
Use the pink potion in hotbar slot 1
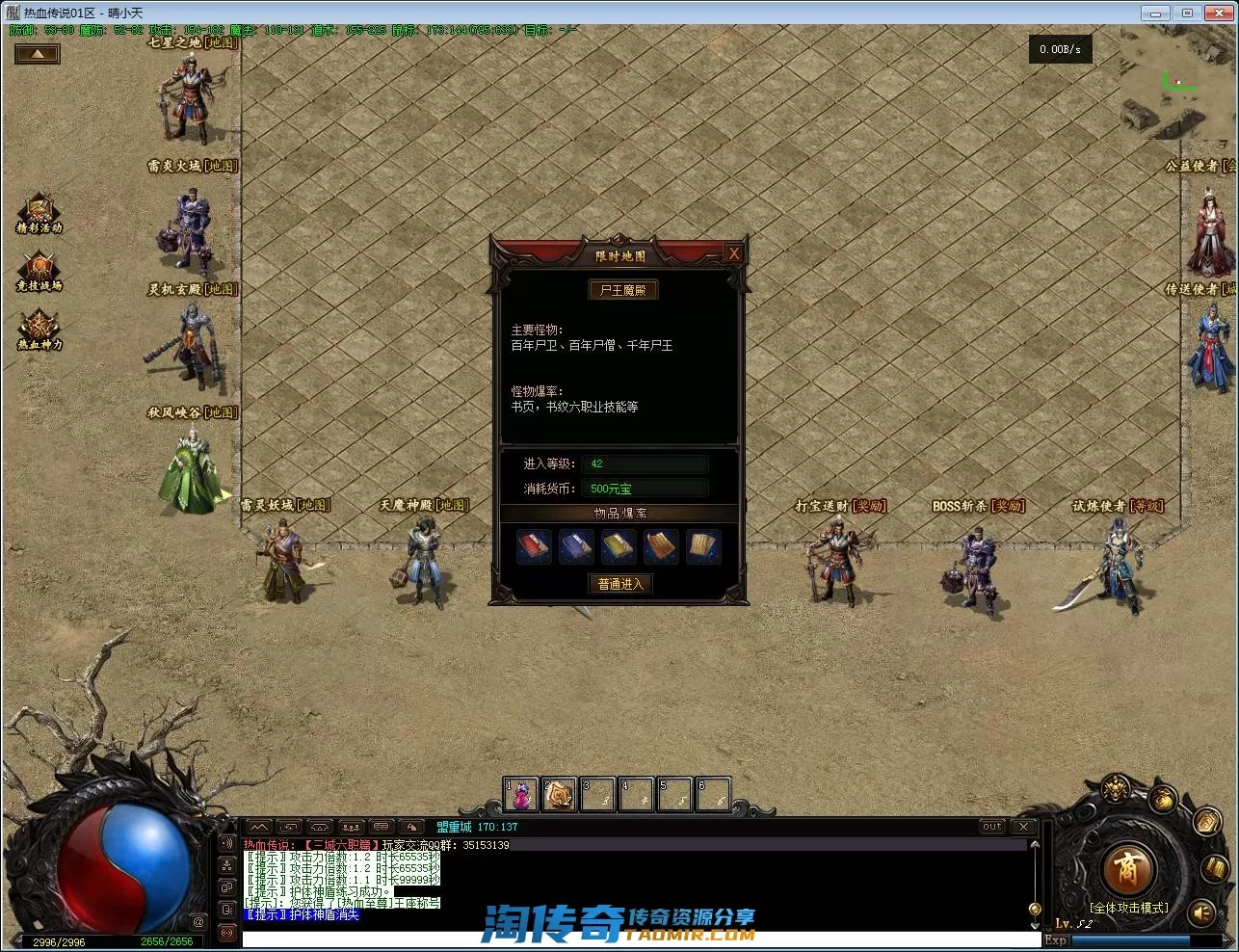point(521,795)
